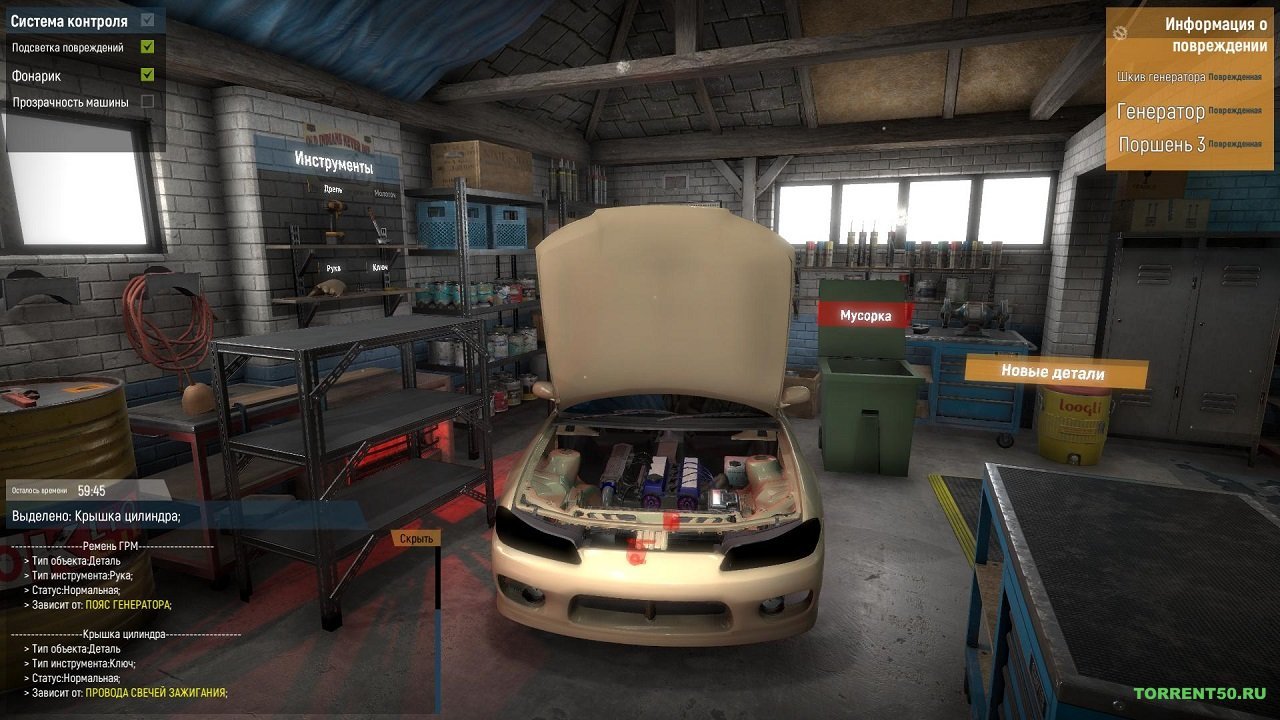Disable the Фонарик flashlight

pos(146,73)
